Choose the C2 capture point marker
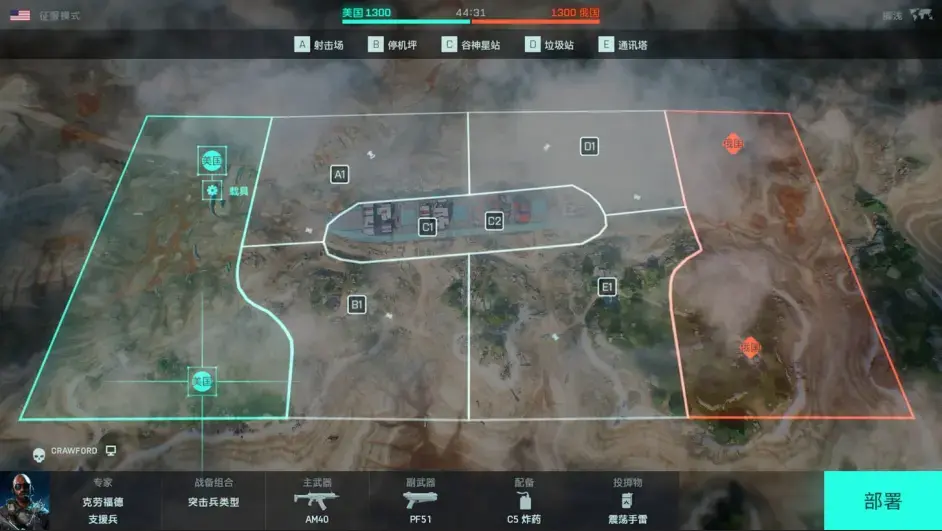The image size is (942, 531). click(494, 221)
